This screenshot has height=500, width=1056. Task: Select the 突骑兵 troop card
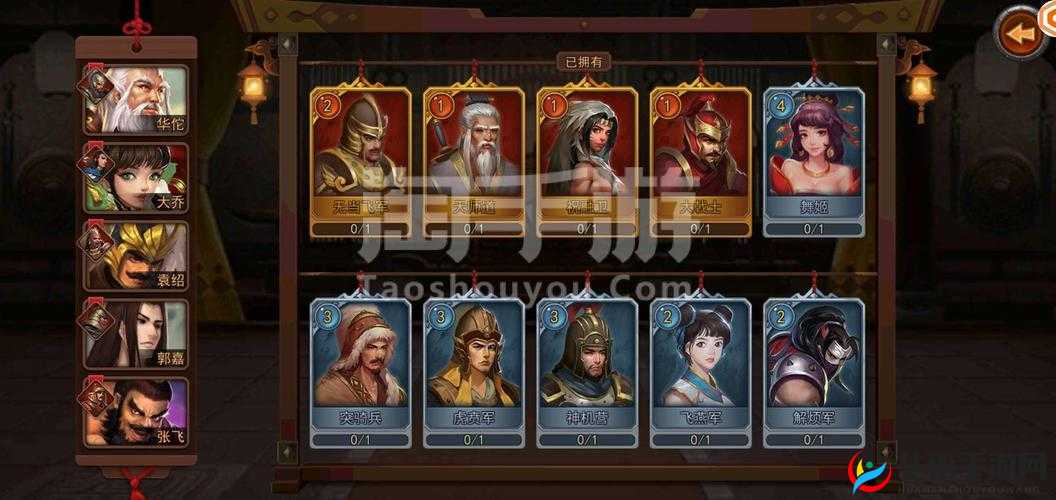tap(360, 370)
